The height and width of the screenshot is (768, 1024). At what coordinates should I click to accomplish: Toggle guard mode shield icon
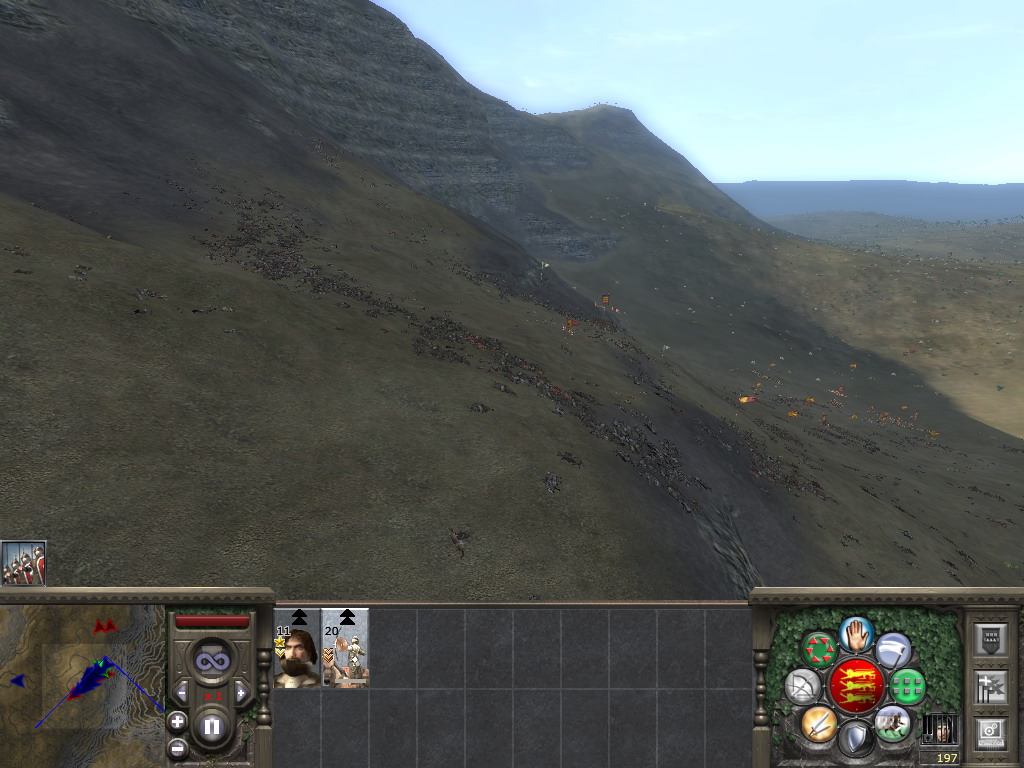856,738
